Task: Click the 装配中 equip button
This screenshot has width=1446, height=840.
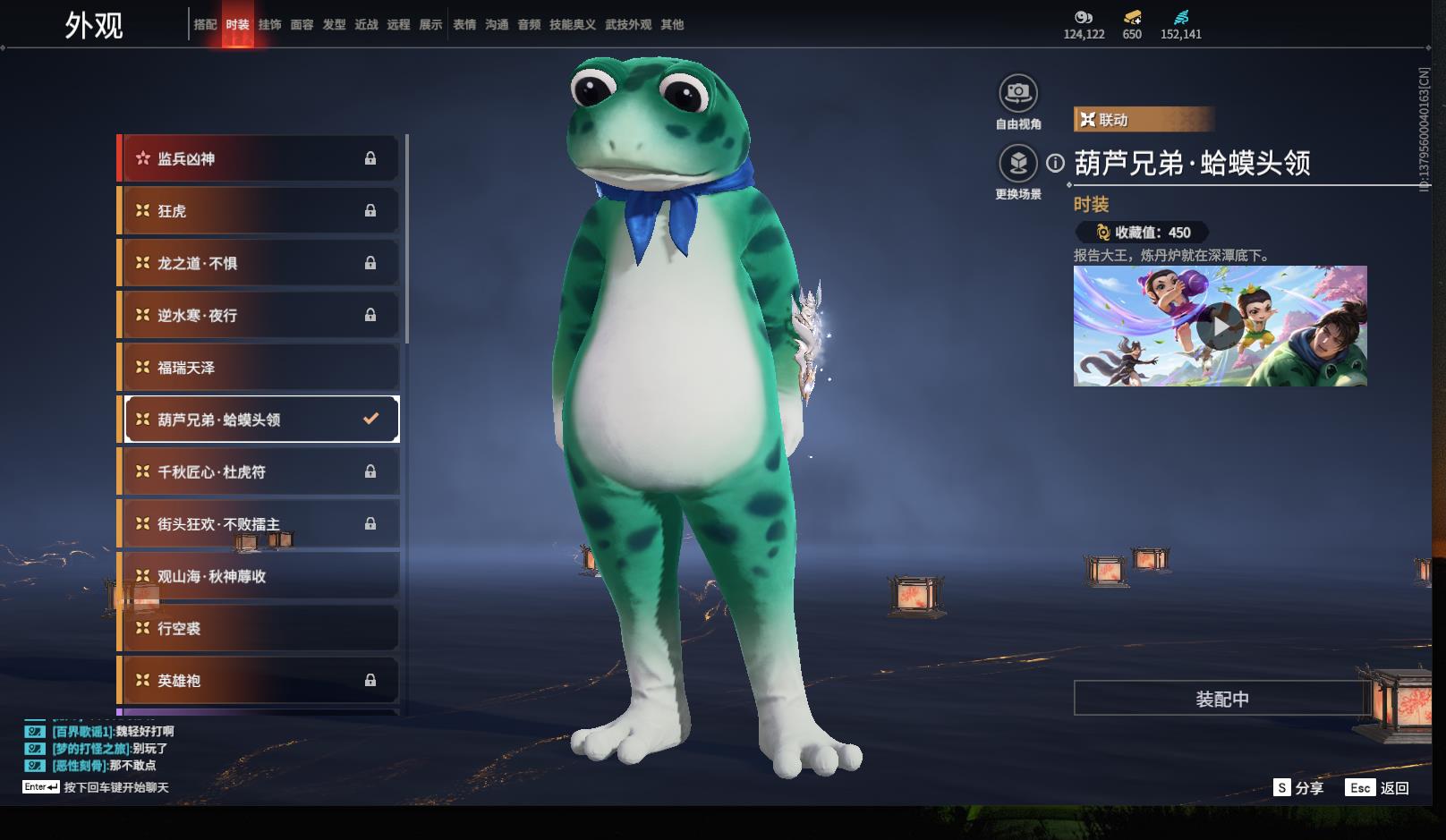Action: point(1221,699)
